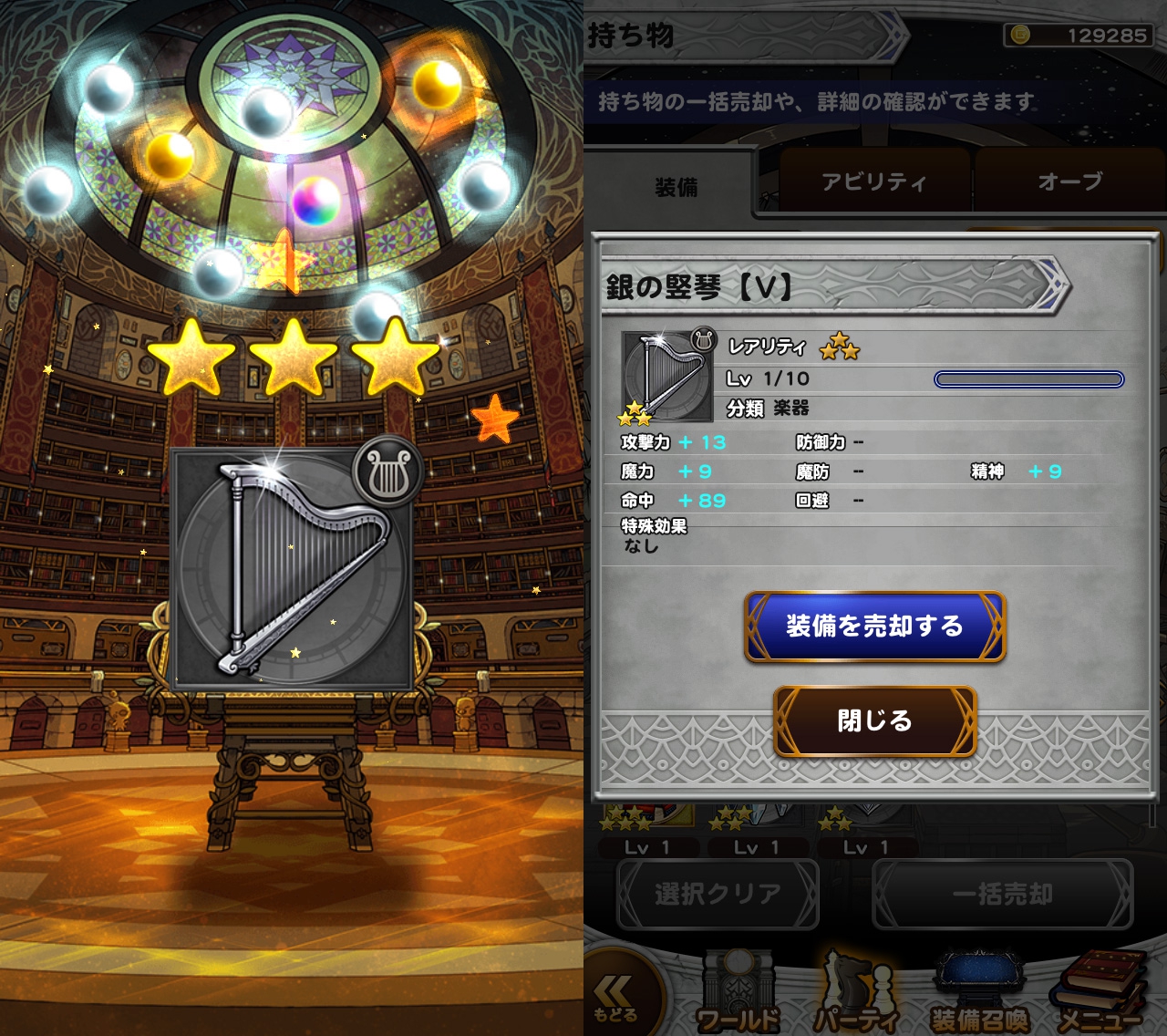The height and width of the screenshot is (1036, 1167).
Task: Sell the equipment with 装備を売却する
Action: coord(874,627)
